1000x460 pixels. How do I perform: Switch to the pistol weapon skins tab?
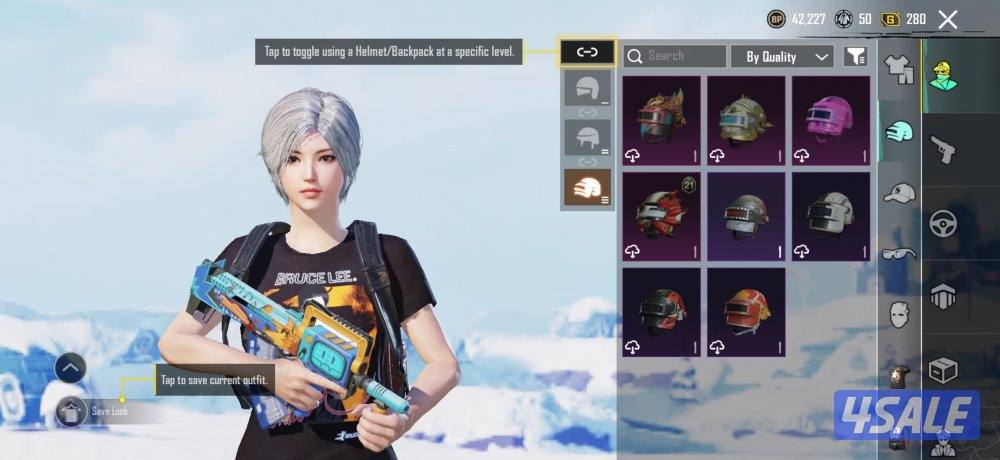click(x=943, y=150)
